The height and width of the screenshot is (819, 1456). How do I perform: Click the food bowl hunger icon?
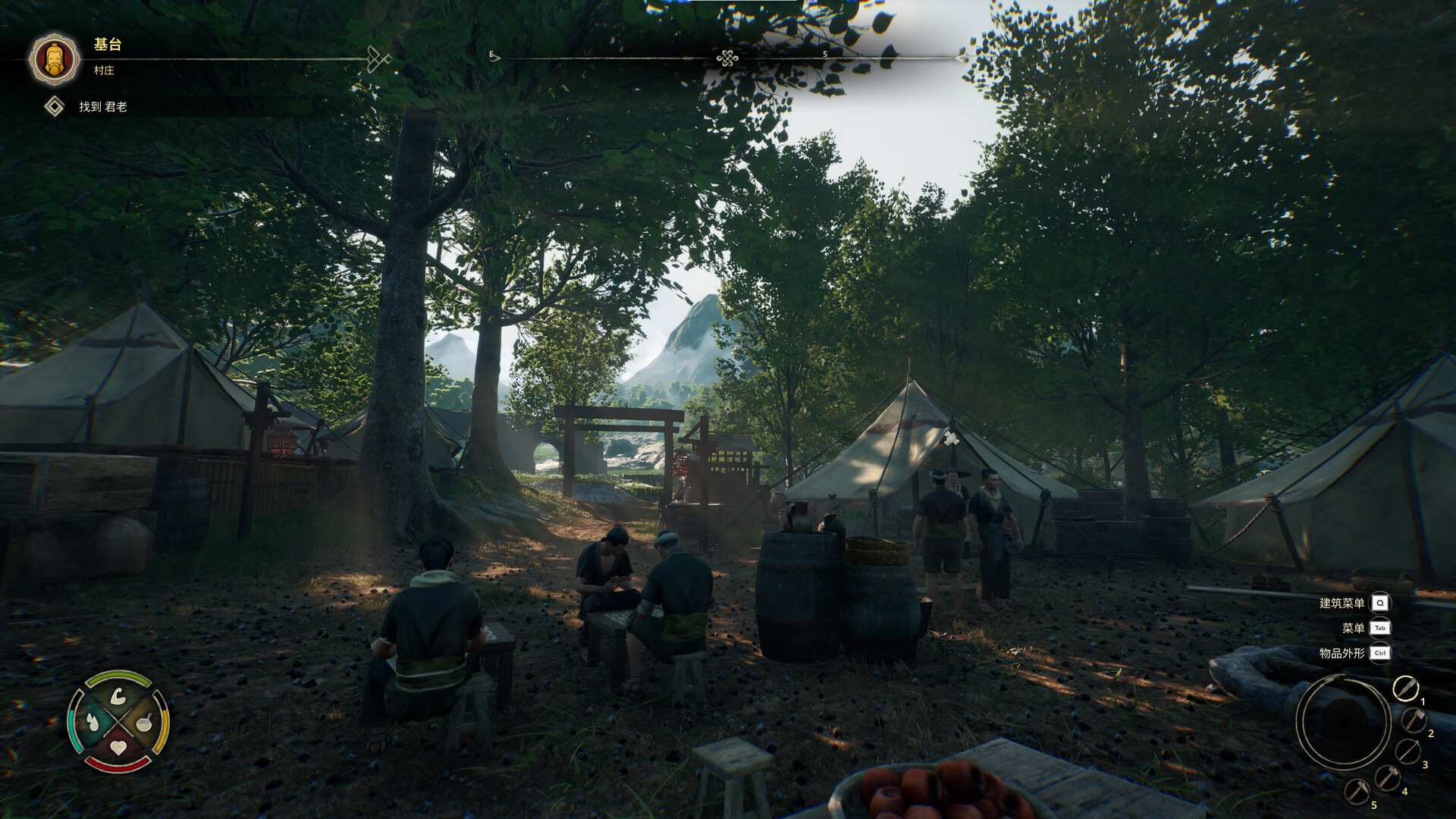coord(143,724)
